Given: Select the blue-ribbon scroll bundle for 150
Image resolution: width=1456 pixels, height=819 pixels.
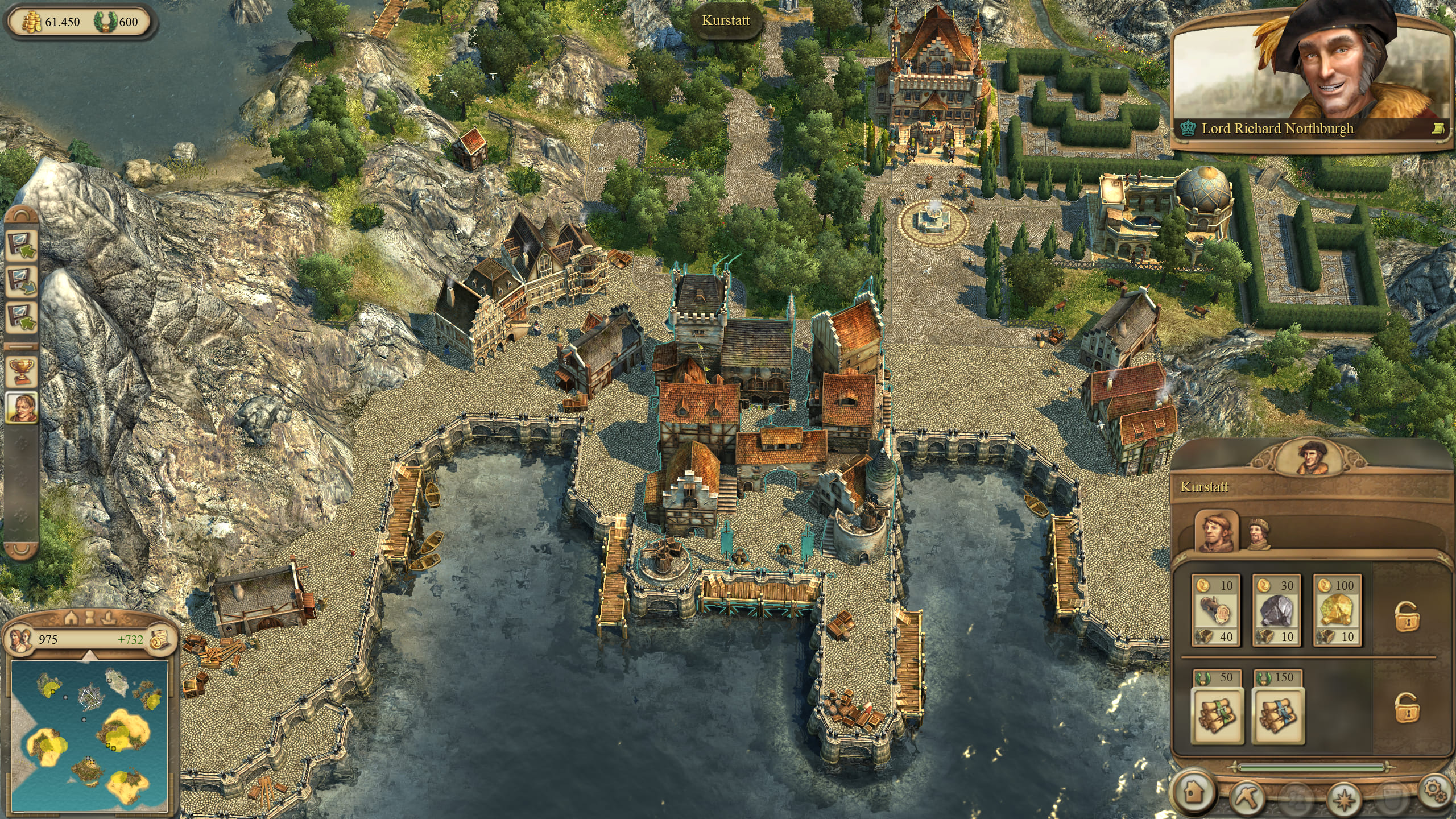Looking at the screenshot, I should tap(1278, 708).
